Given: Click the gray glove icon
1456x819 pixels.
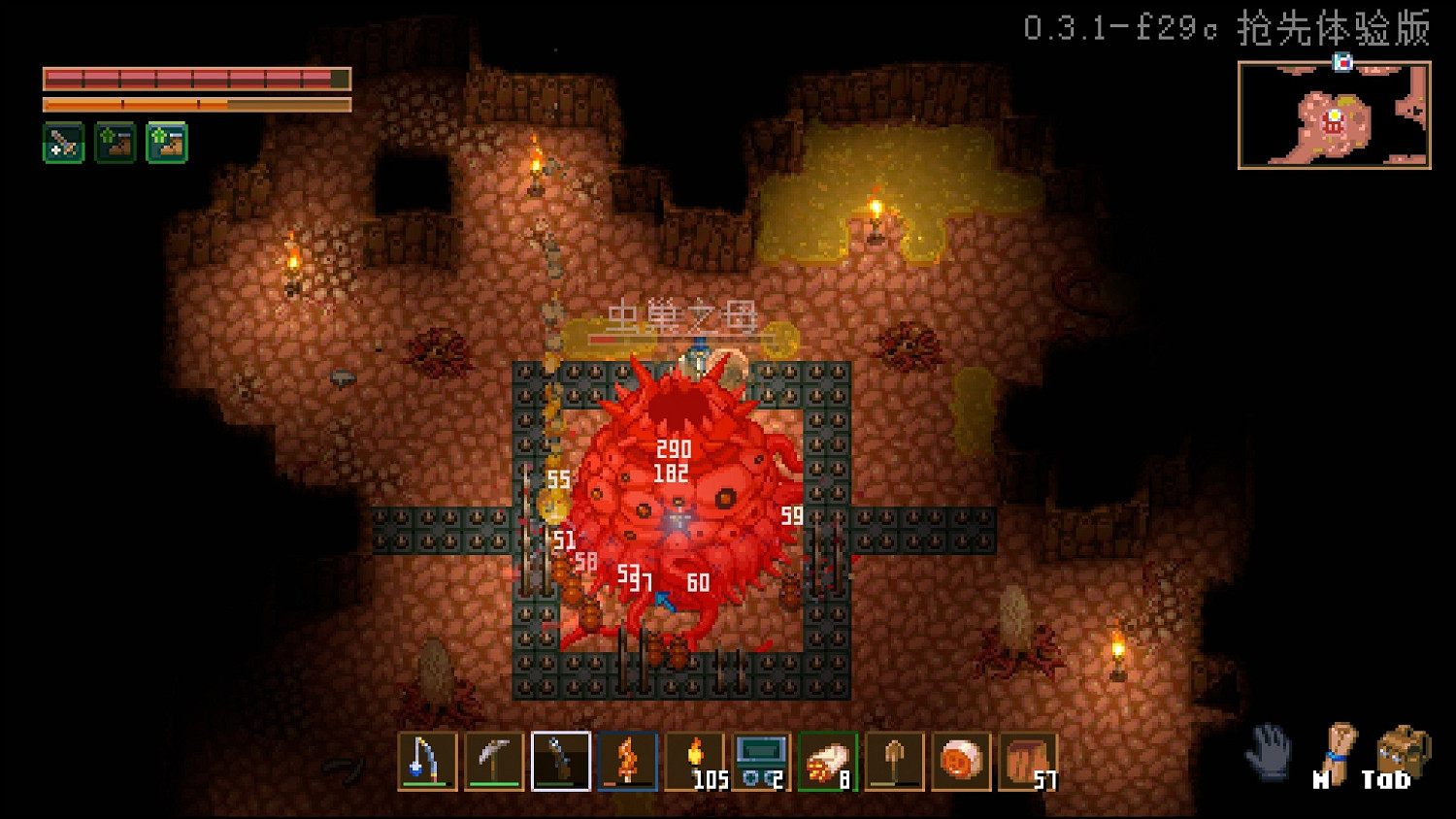Looking at the screenshot, I should point(1269,752).
